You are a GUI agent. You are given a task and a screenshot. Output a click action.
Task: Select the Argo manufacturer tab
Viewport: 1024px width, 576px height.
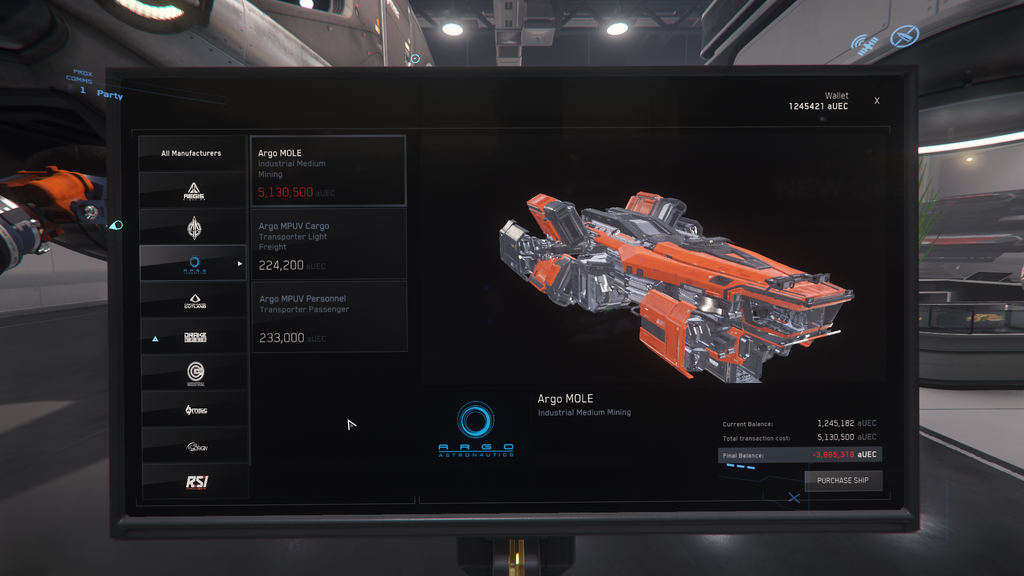pos(194,264)
